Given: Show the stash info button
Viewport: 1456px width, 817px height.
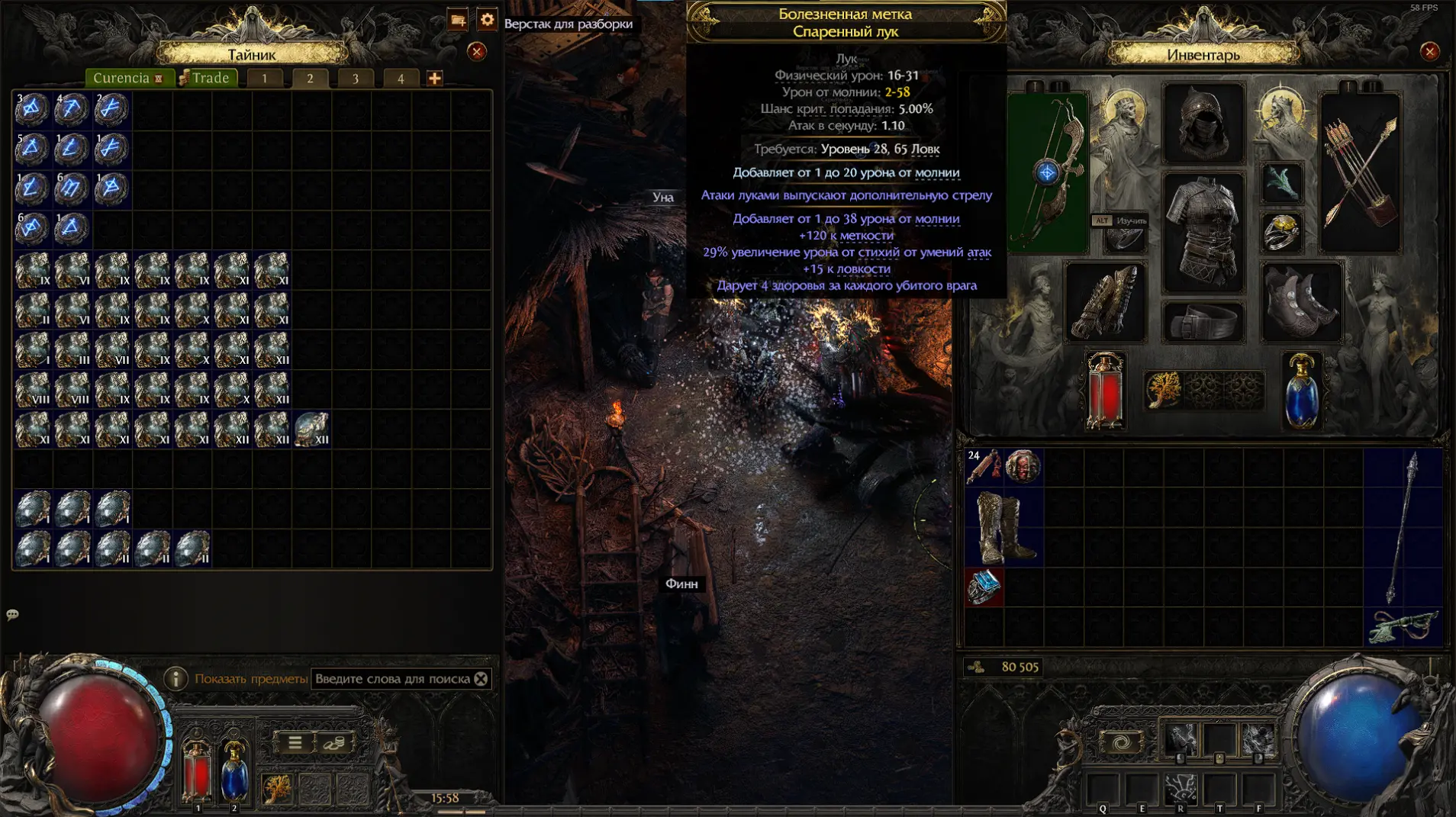Looking at the screenshot, I should pyautogui.click(x=176, y=678).
